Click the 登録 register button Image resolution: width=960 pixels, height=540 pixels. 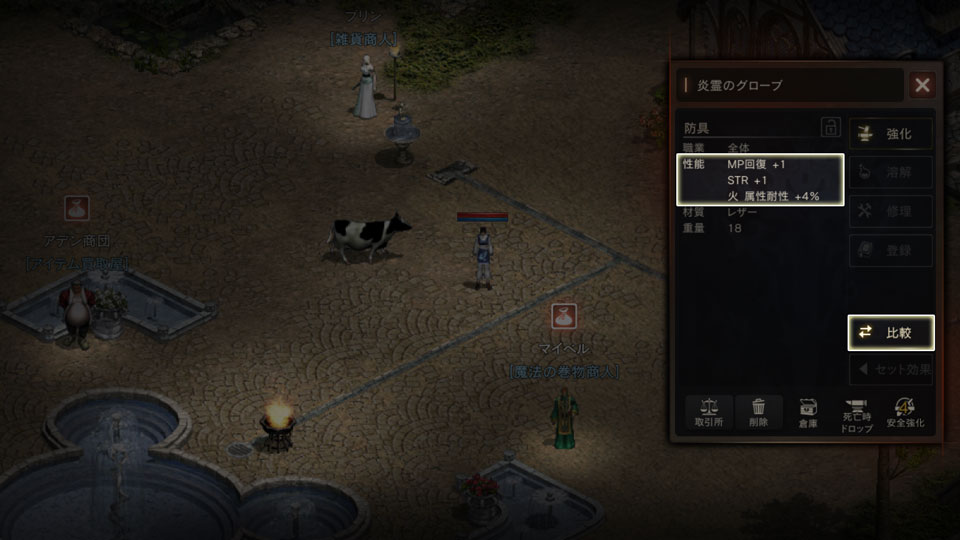(x=891, y=250)
